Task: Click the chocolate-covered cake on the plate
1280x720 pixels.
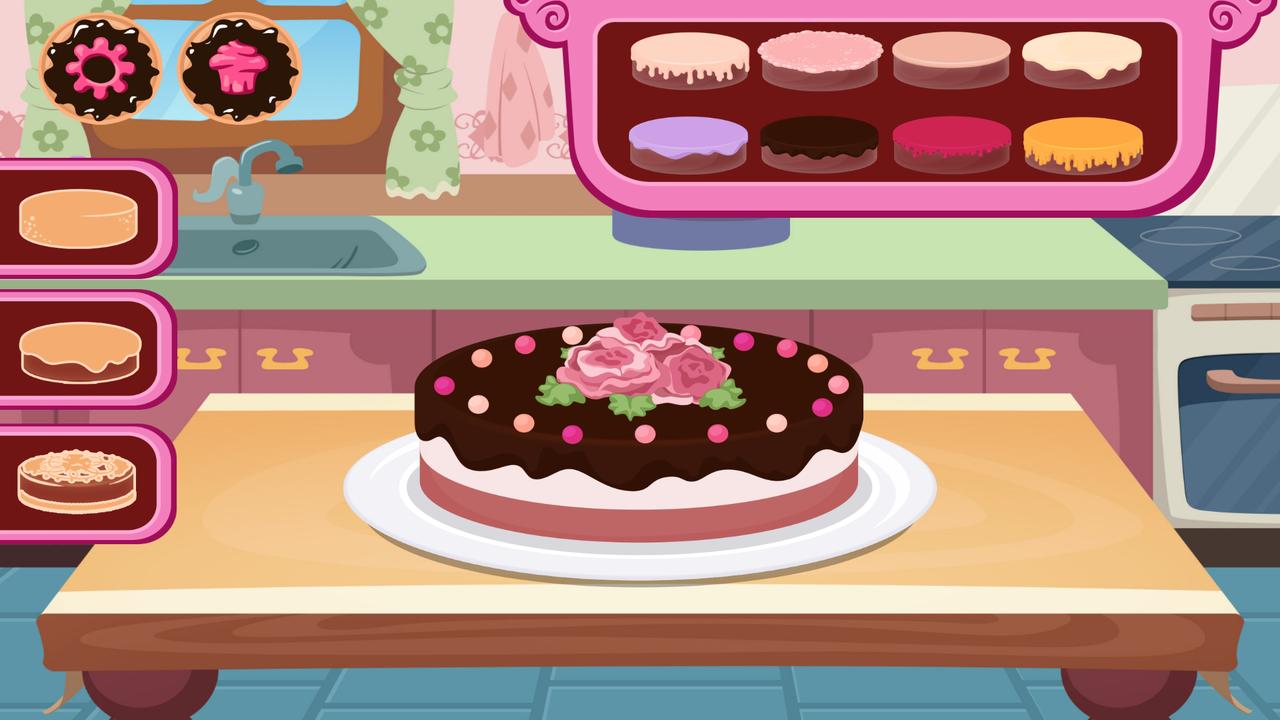Action: 640,420
